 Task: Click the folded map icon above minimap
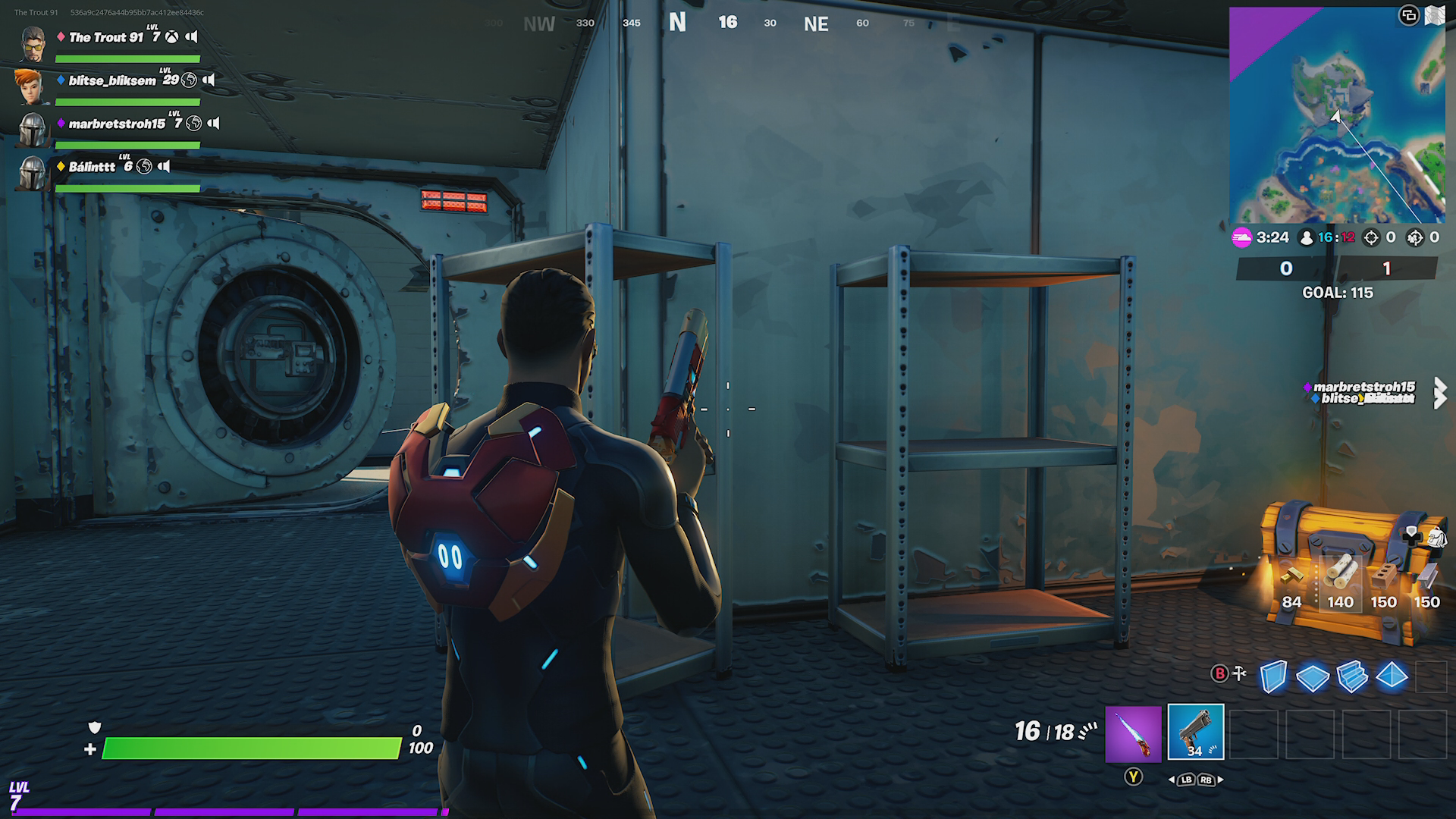(1434, 15)
